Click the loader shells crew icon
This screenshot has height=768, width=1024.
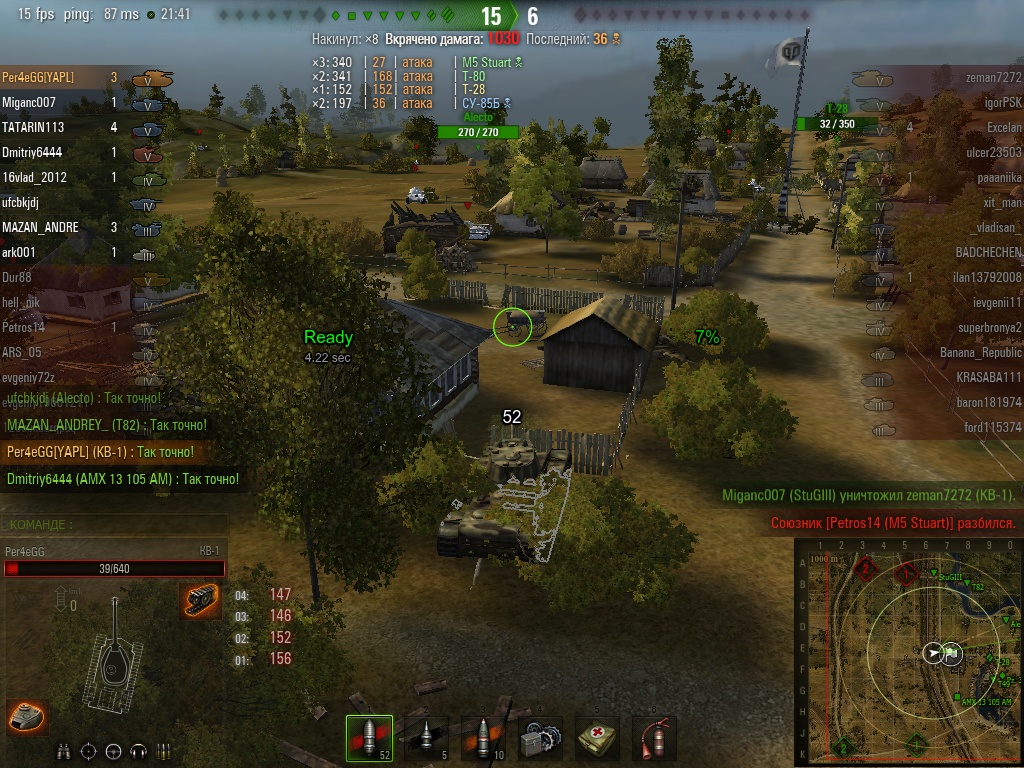click(x=164, y=751)
